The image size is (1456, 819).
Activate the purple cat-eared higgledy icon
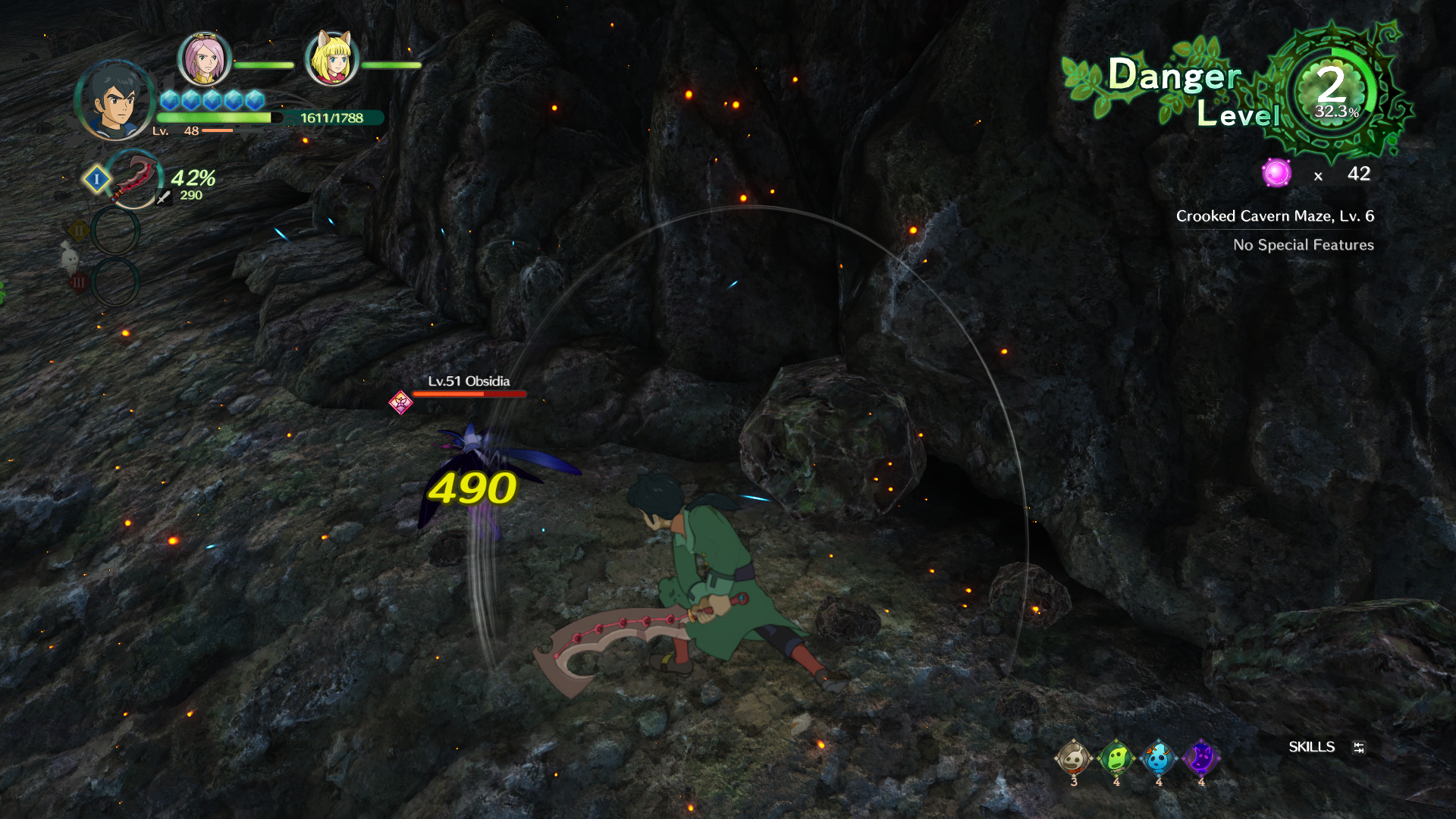(1200, 758)
